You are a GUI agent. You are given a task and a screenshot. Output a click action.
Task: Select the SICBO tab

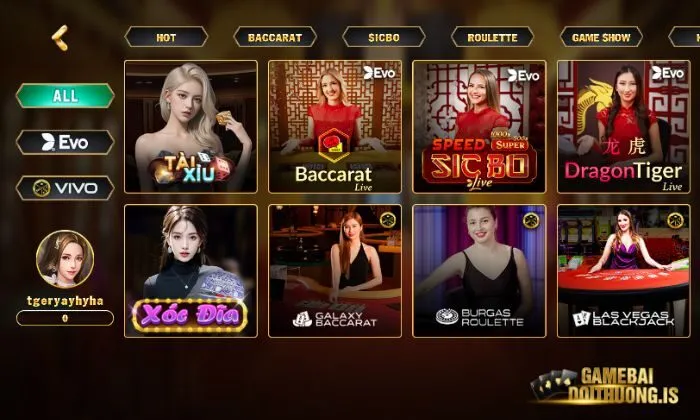click(x=384, y=37)
